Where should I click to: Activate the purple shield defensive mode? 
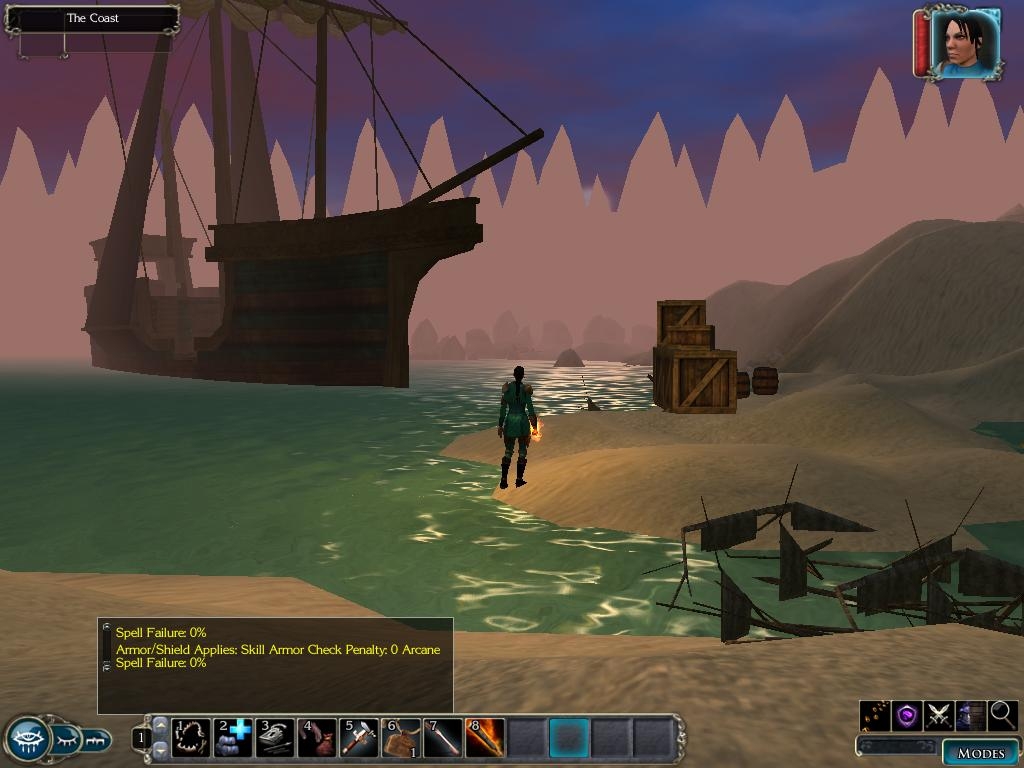tap(906, 716)
